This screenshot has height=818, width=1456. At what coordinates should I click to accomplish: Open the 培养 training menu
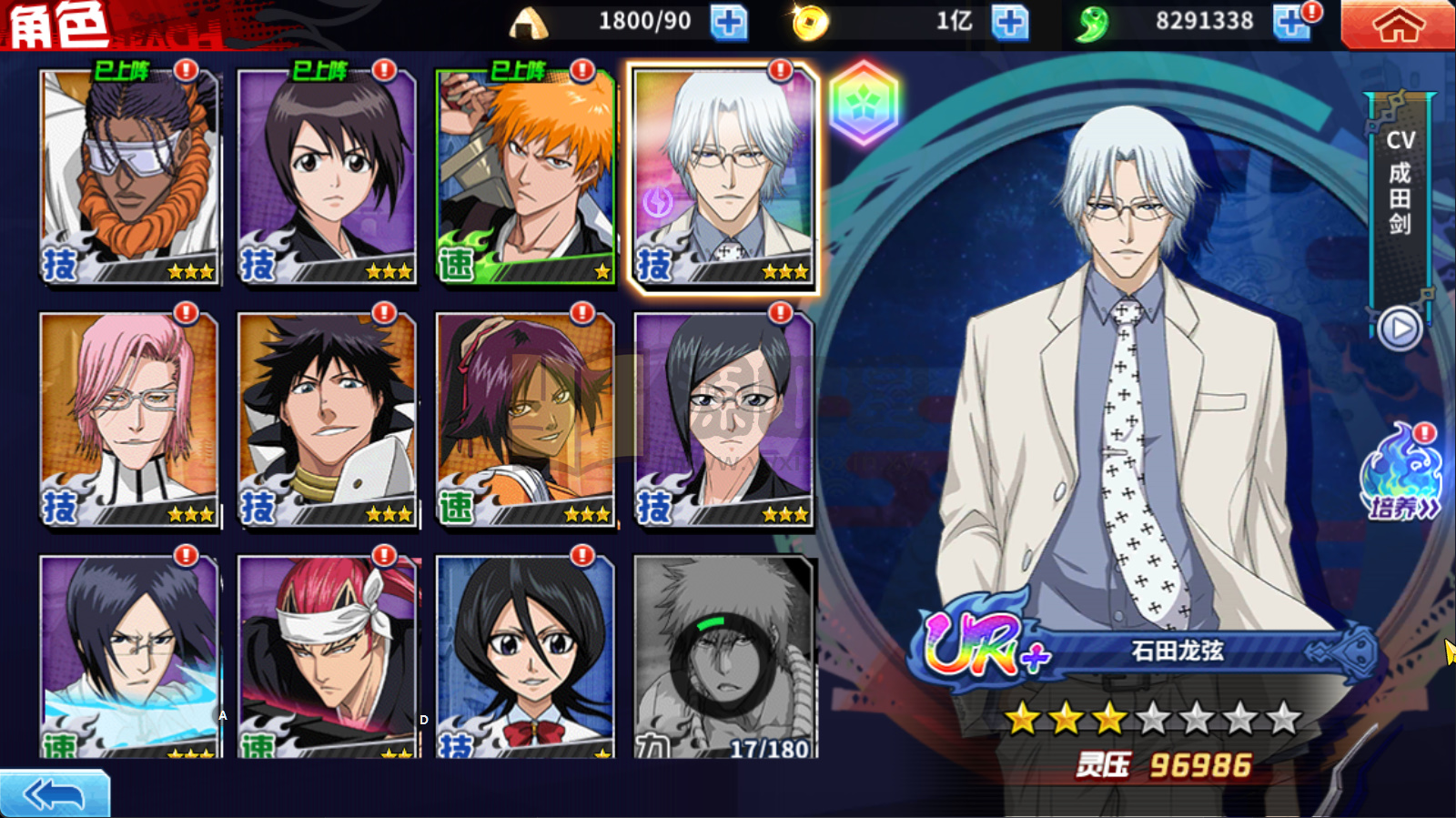[x=1401, y=478]
